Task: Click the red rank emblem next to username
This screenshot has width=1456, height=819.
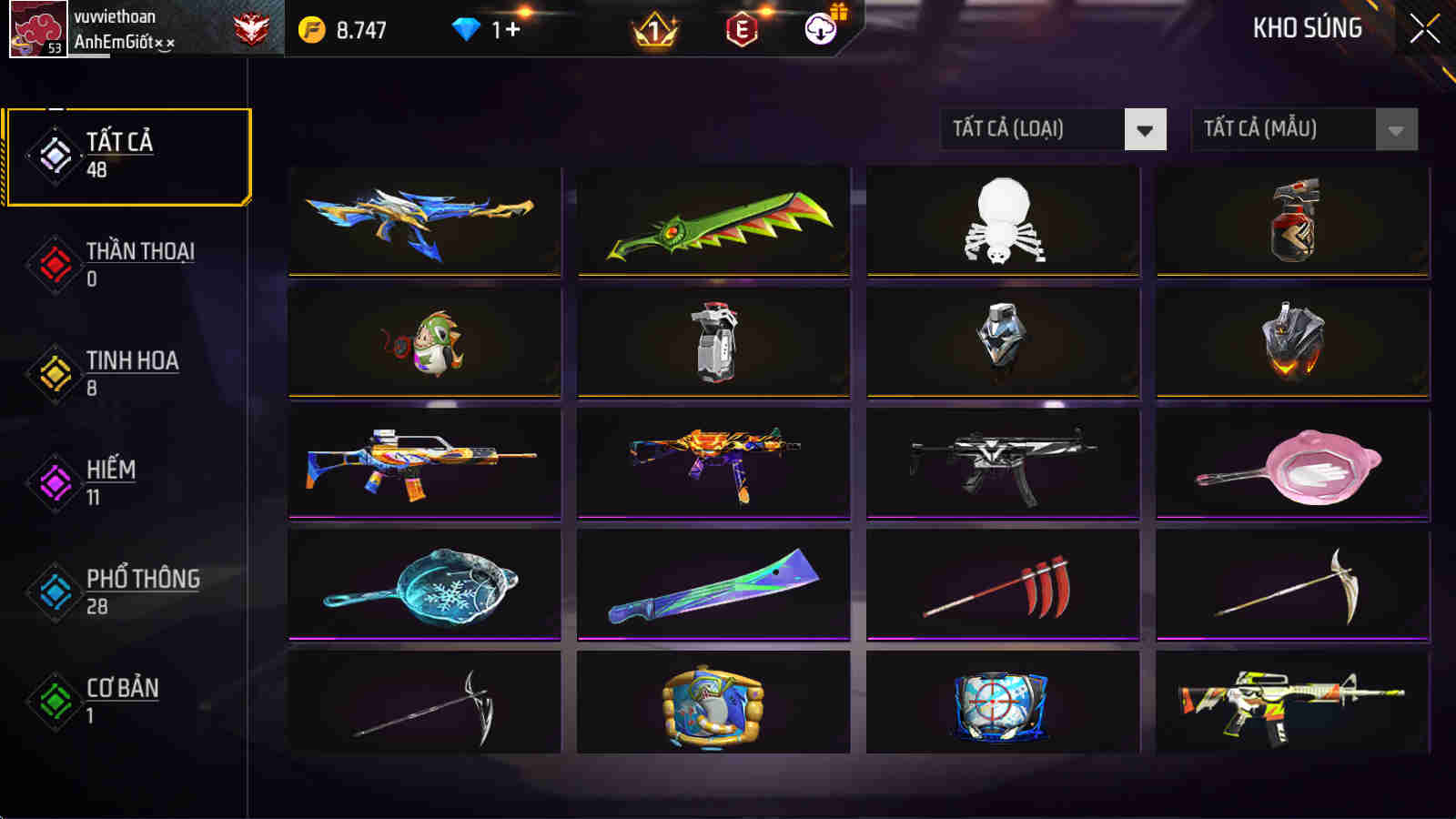Action: click(252, 27)
